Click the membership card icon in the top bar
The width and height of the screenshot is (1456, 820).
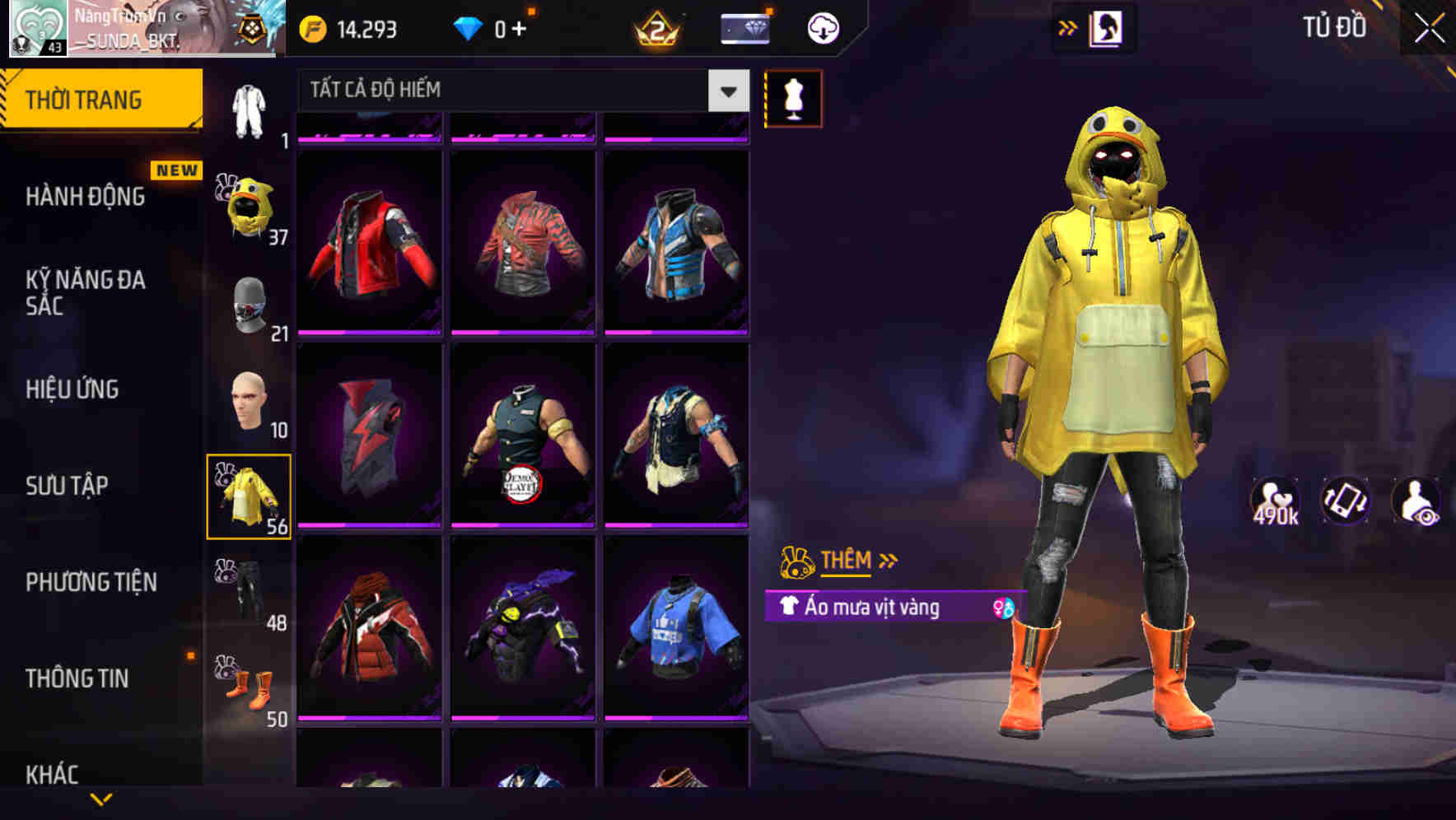click(743, 27)
